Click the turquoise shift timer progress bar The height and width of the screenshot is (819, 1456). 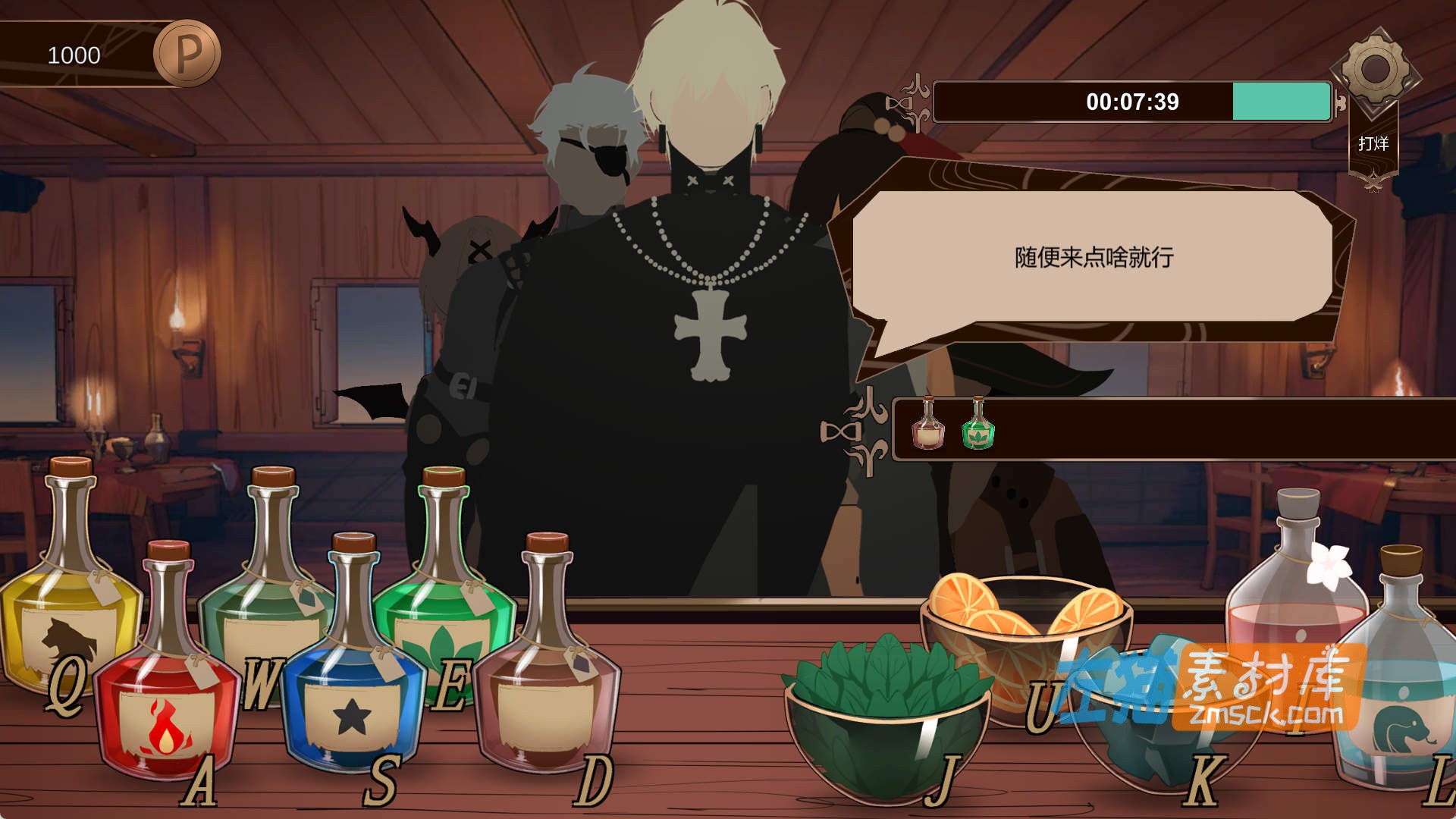pos(1282,99)
